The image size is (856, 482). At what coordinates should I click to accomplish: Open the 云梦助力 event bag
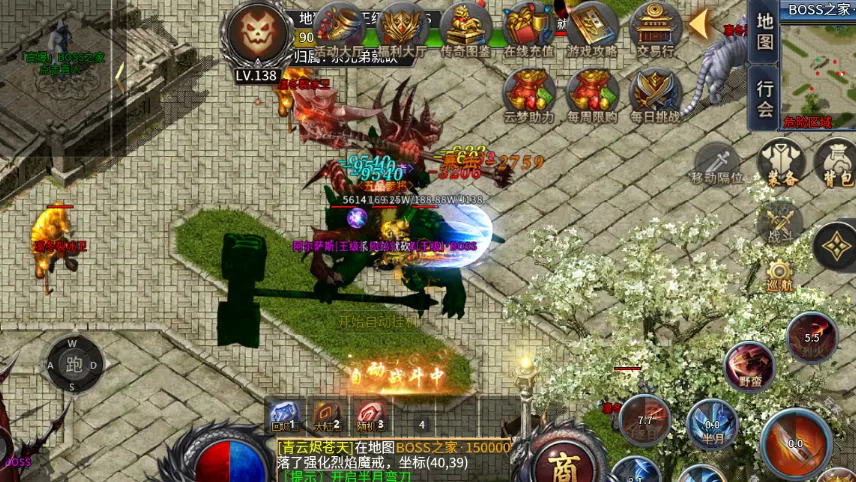click(x=529, y=92)
